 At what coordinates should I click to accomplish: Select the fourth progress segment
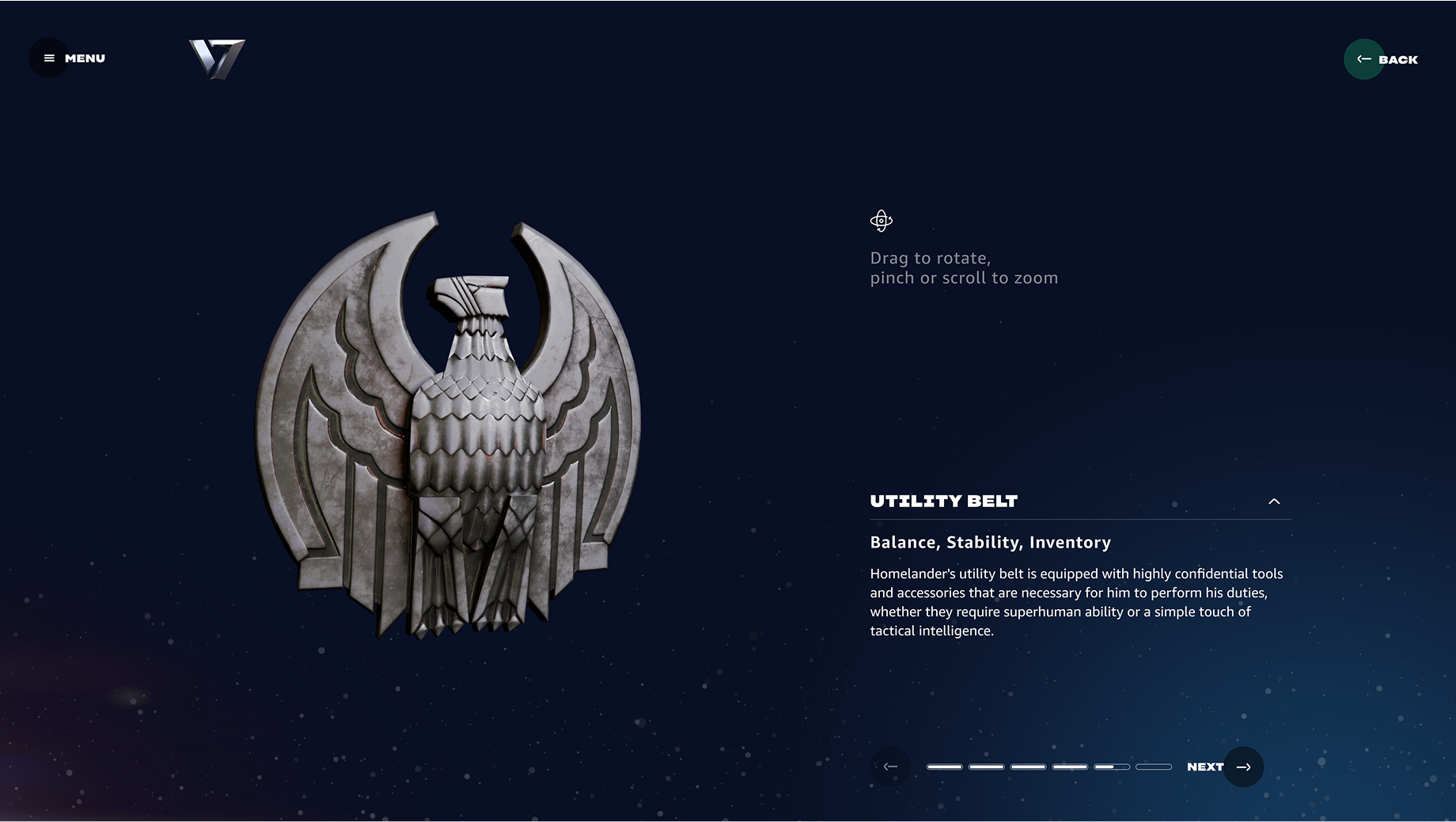click(1070, 766)
